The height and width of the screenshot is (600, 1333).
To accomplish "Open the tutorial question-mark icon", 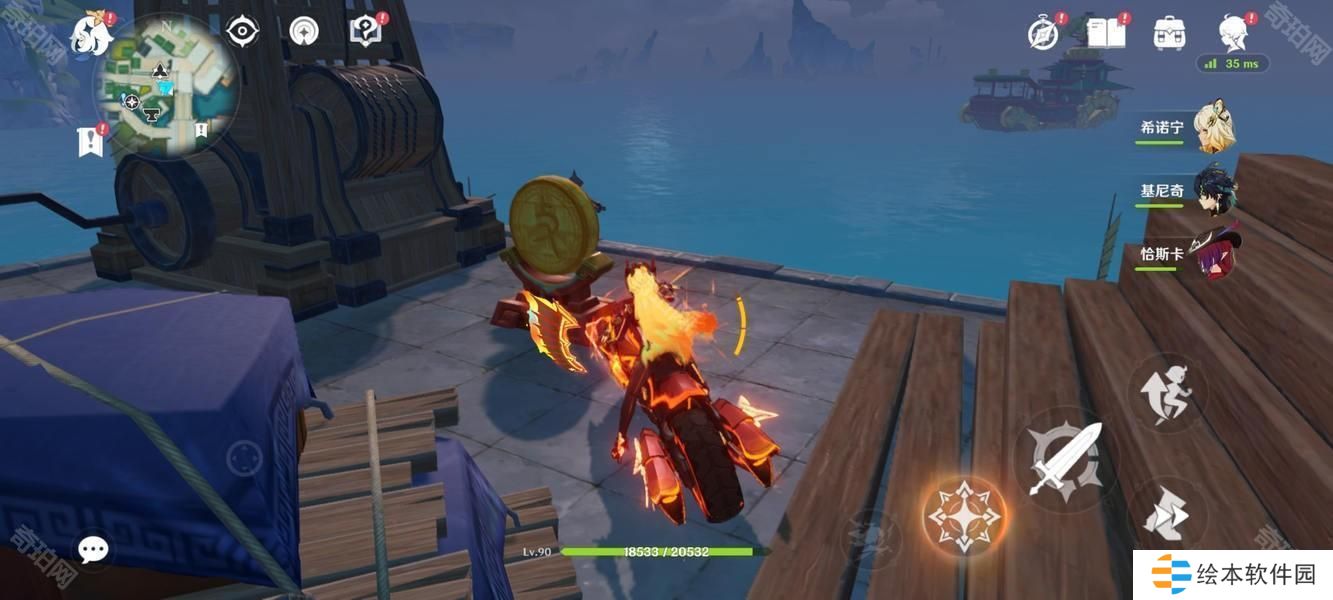I will click(366, 31).
